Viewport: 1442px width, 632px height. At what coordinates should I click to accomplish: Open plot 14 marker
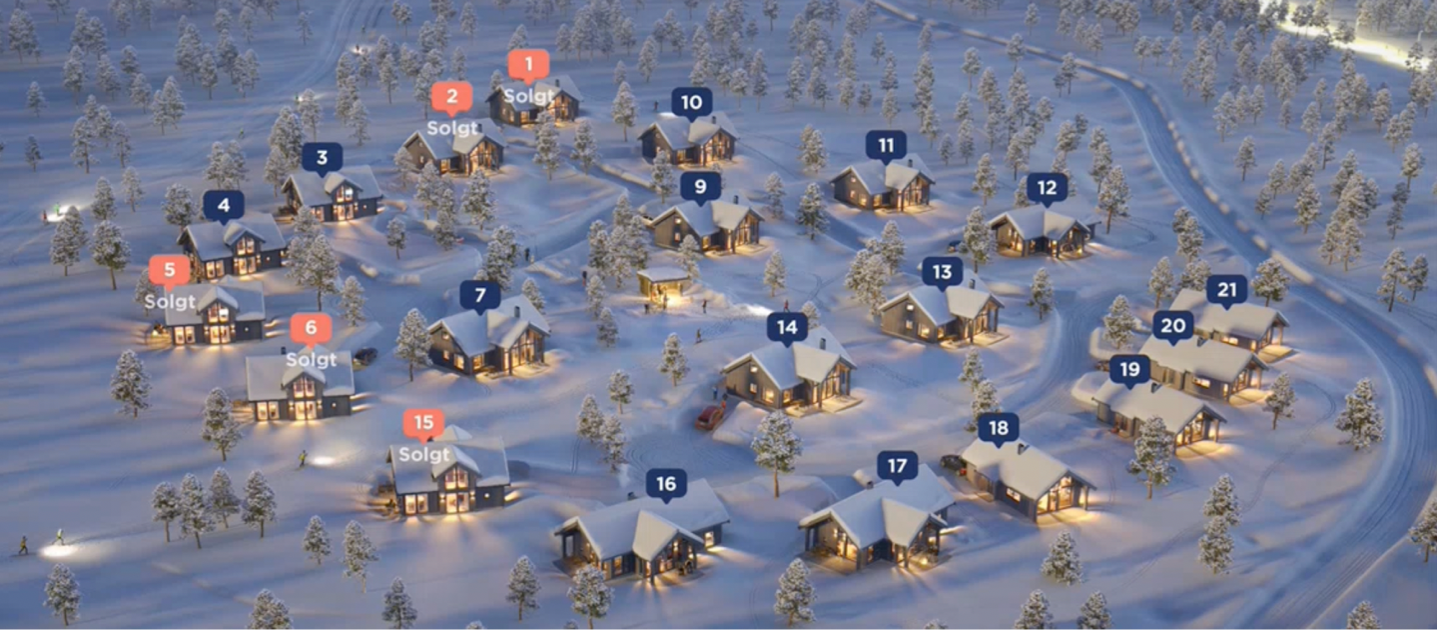(787, 327)
